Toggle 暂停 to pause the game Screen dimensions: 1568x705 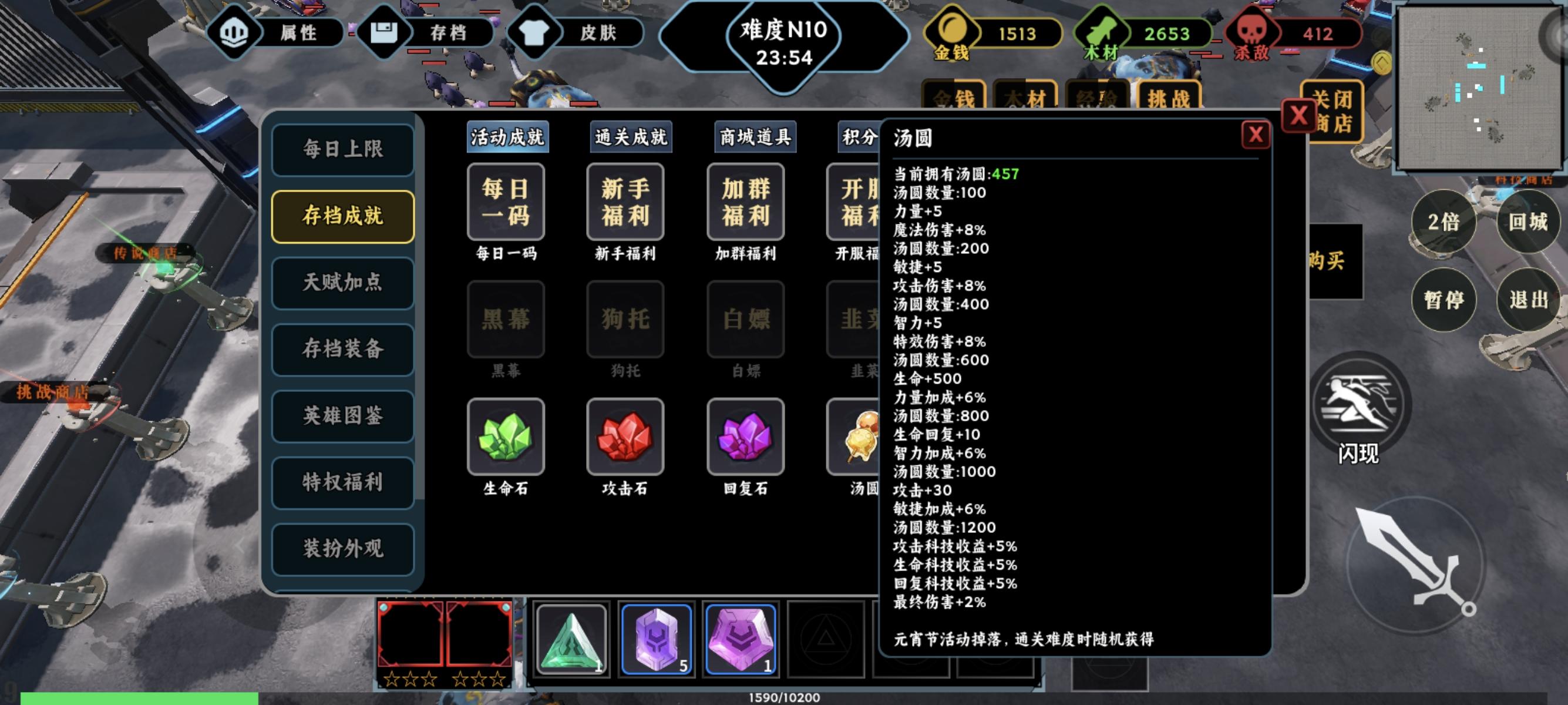pos(1445,298)
